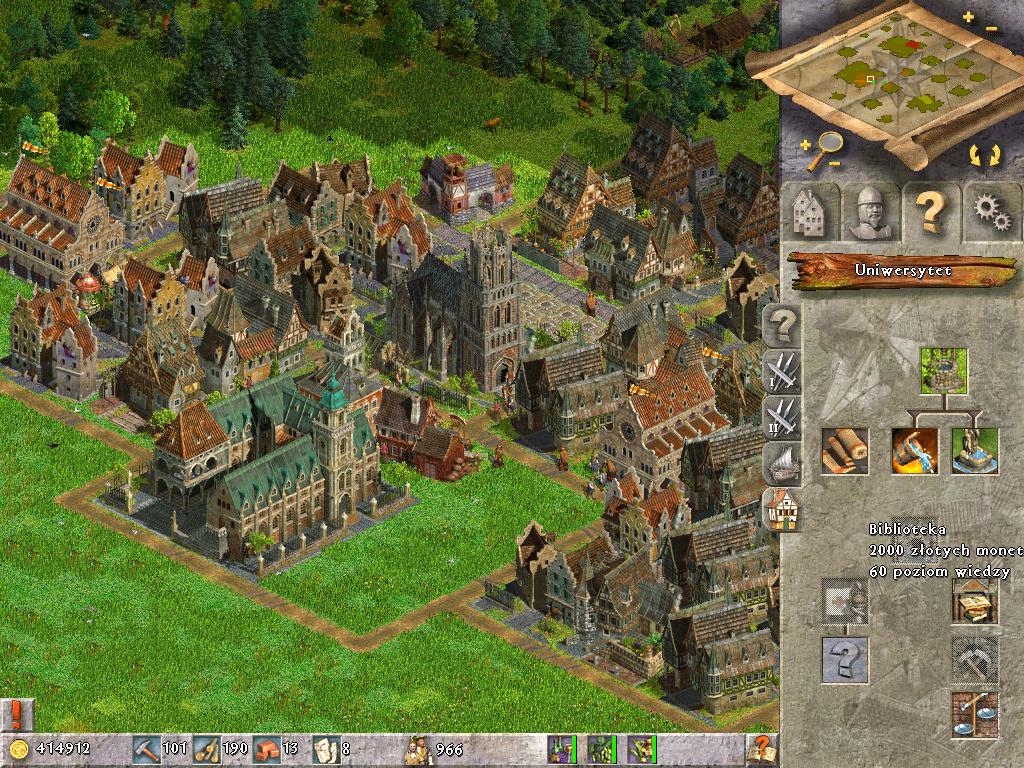Choose the paper scrolls research icon
The image size is (1024, 768).
(845, 451)
